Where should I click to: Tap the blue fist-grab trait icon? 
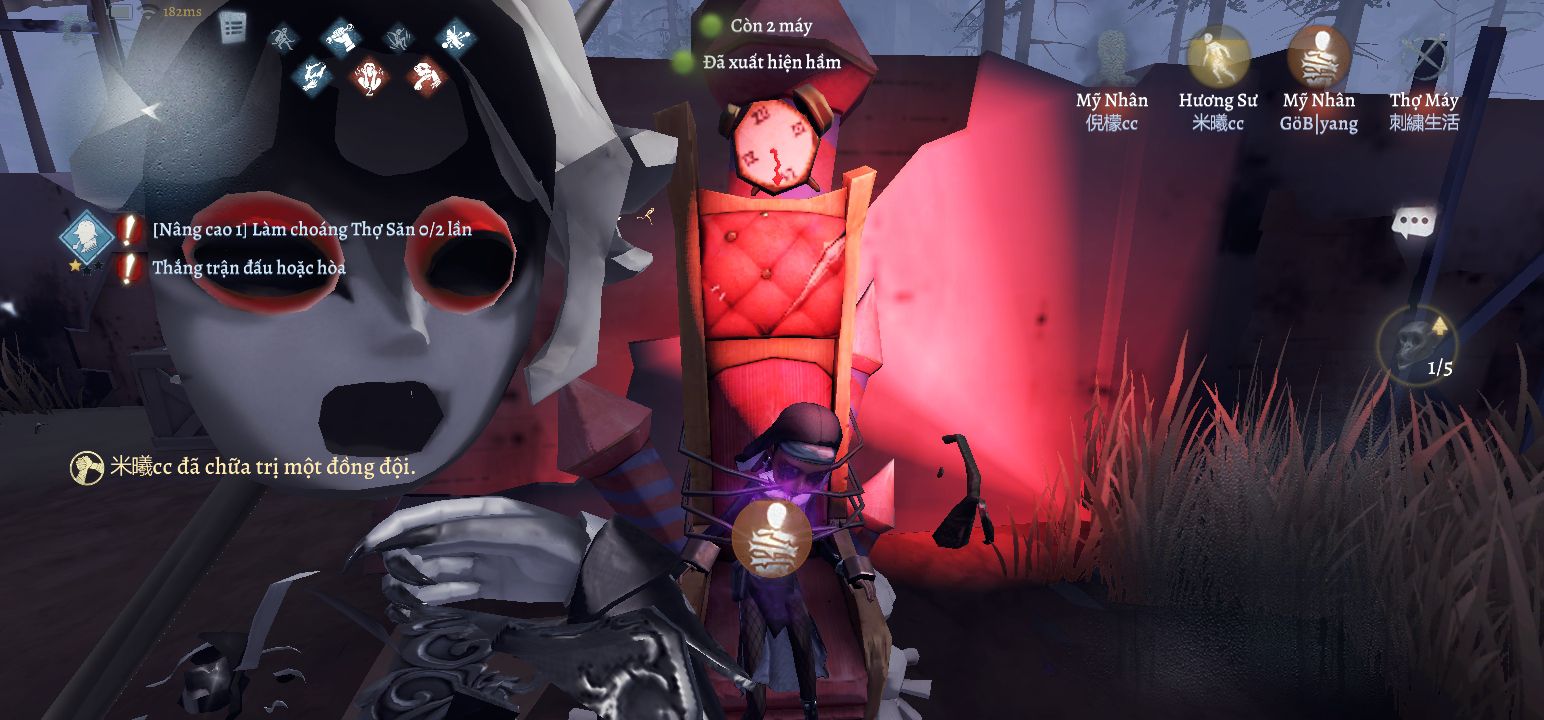pyautogui.click(x=341, y=38)
